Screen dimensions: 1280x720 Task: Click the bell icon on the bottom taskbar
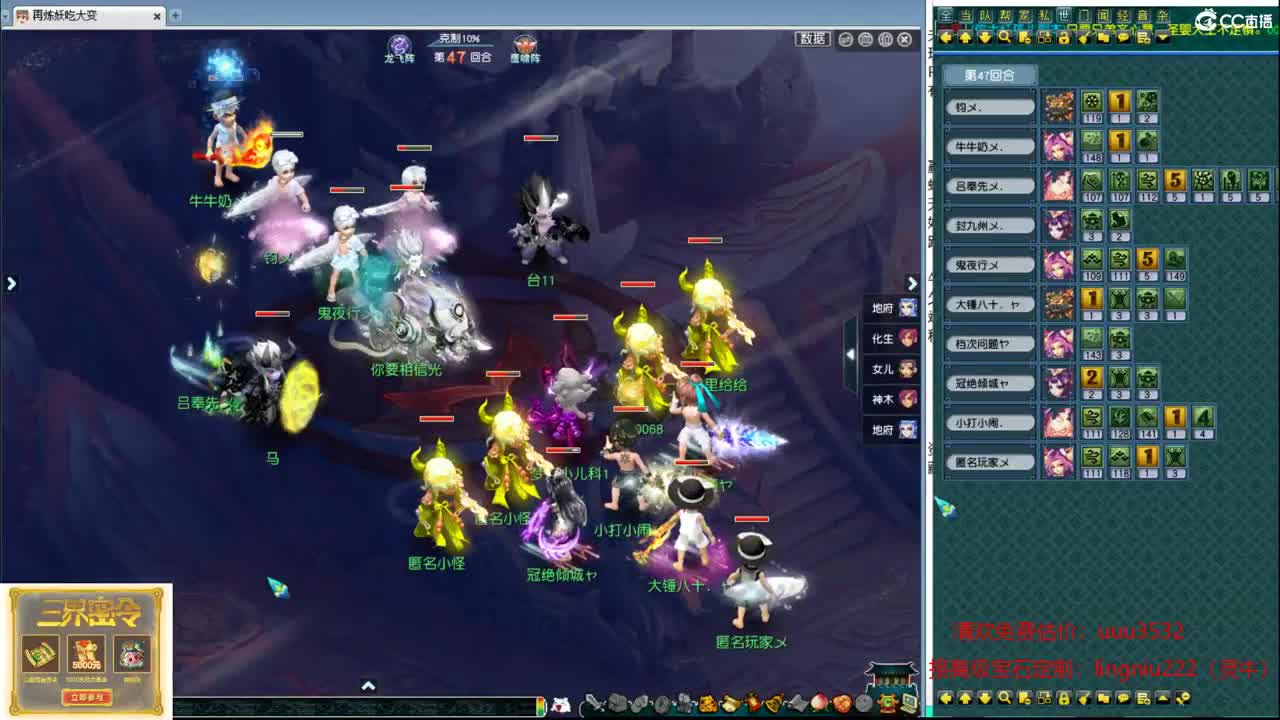[773, 704]
